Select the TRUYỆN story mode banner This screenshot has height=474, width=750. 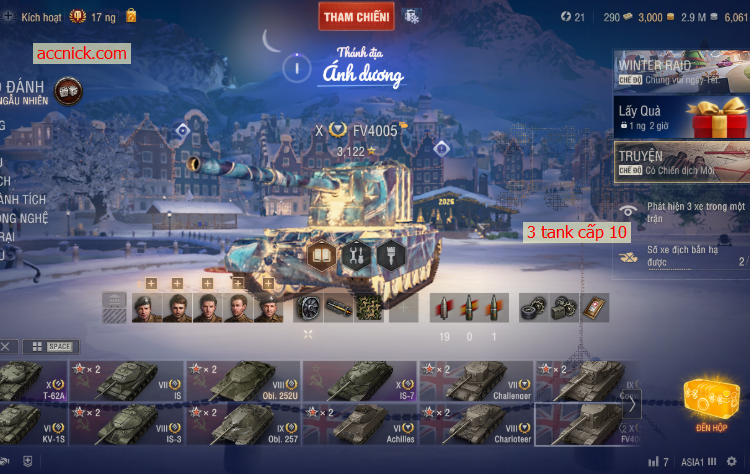(681, 163)
